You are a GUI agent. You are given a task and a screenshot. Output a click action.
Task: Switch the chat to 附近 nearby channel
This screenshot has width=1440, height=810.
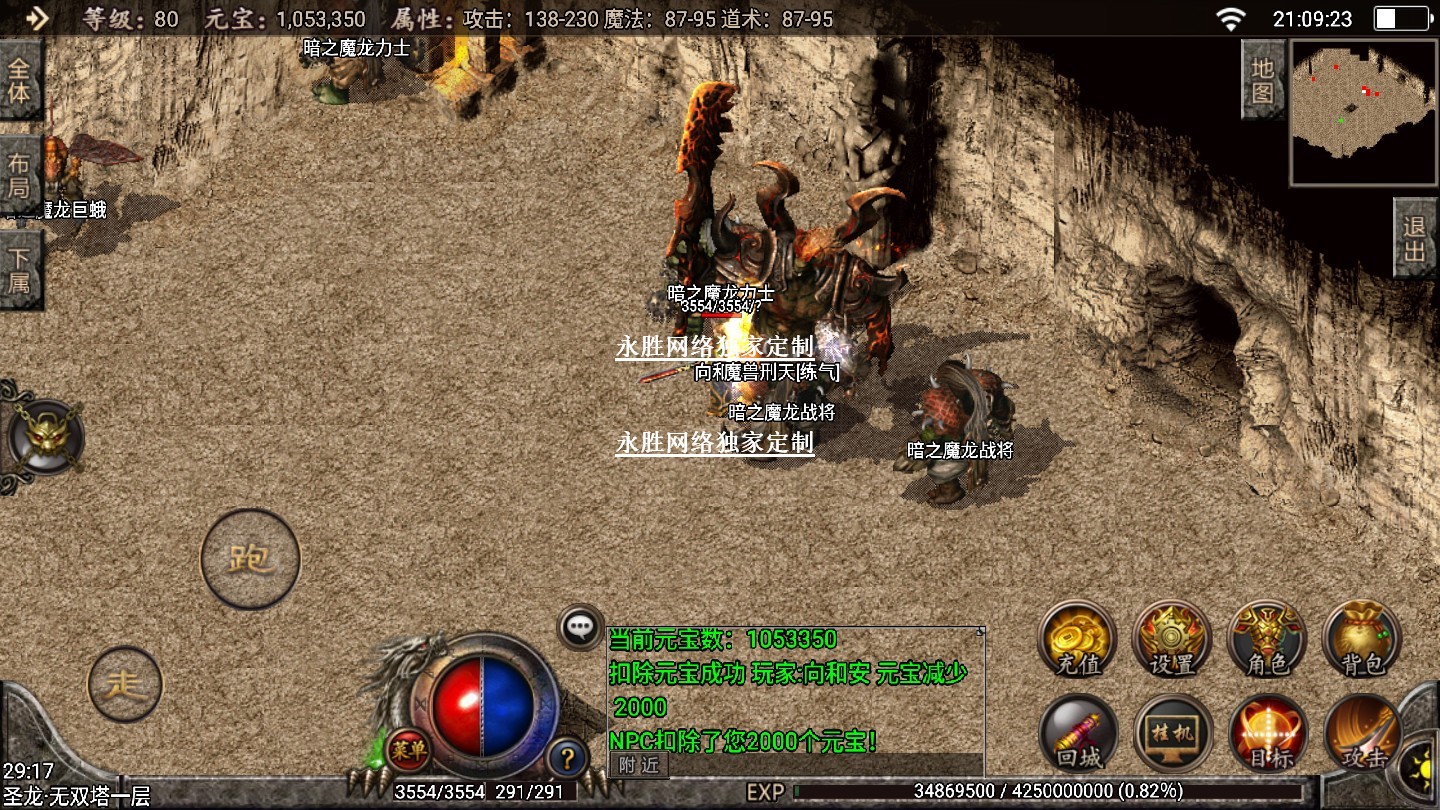click(639, 765)
